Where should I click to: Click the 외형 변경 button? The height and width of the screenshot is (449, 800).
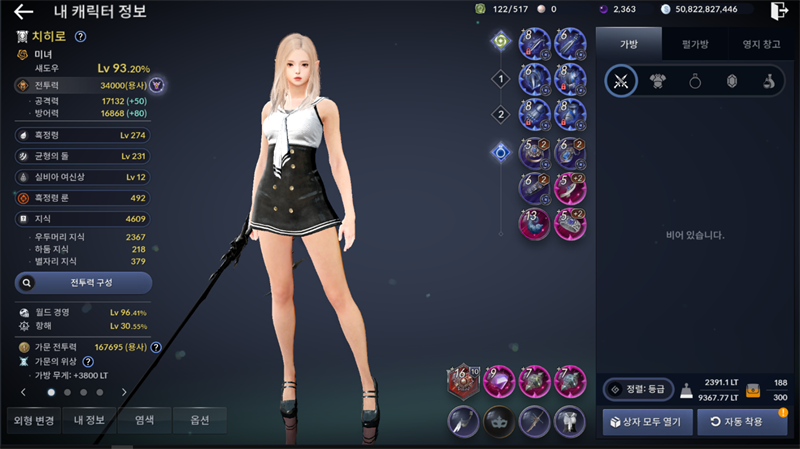pyautogui.click(x=32, y=421)
